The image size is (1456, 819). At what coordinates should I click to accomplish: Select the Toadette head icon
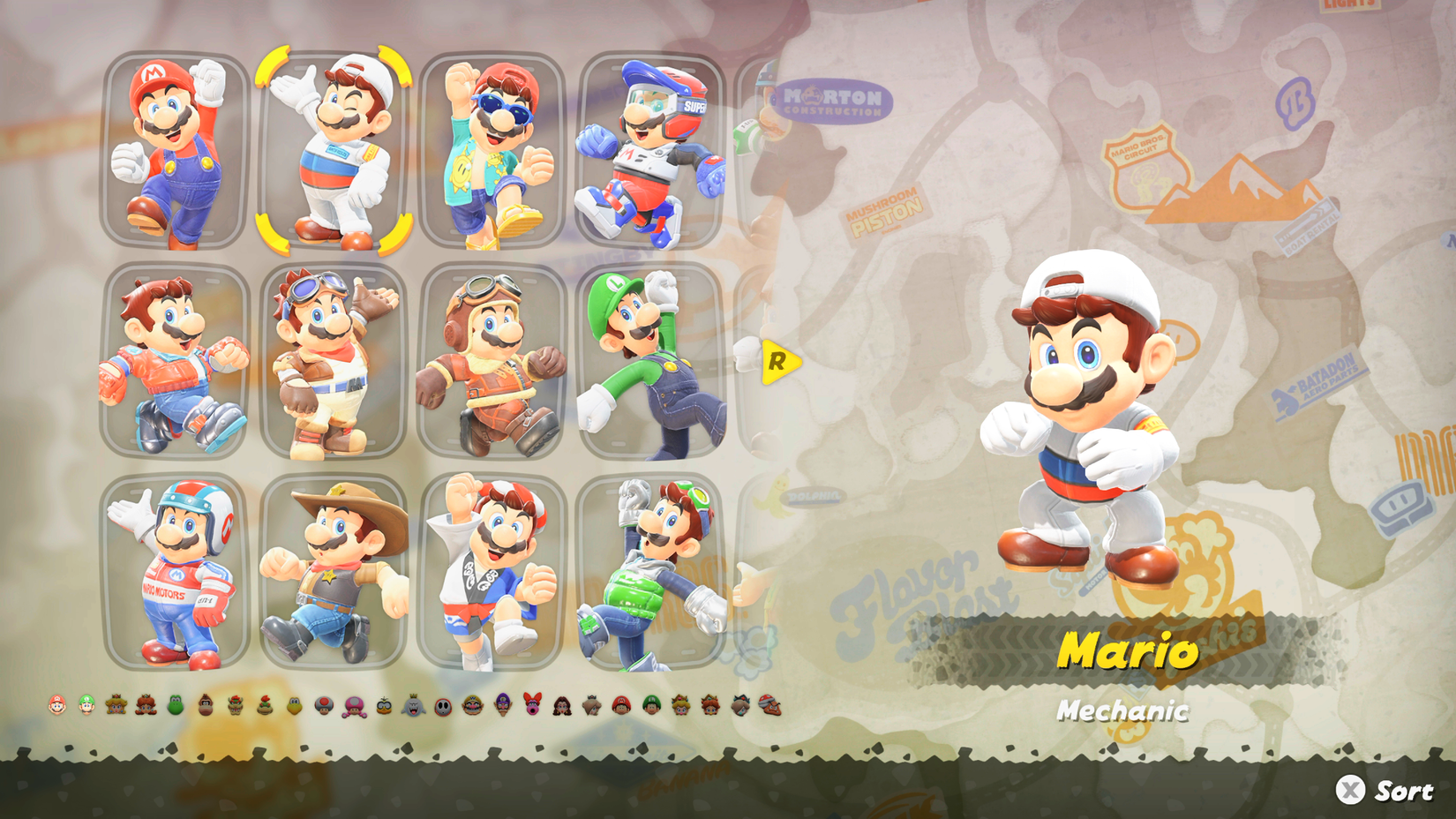[x=353, y=706]
